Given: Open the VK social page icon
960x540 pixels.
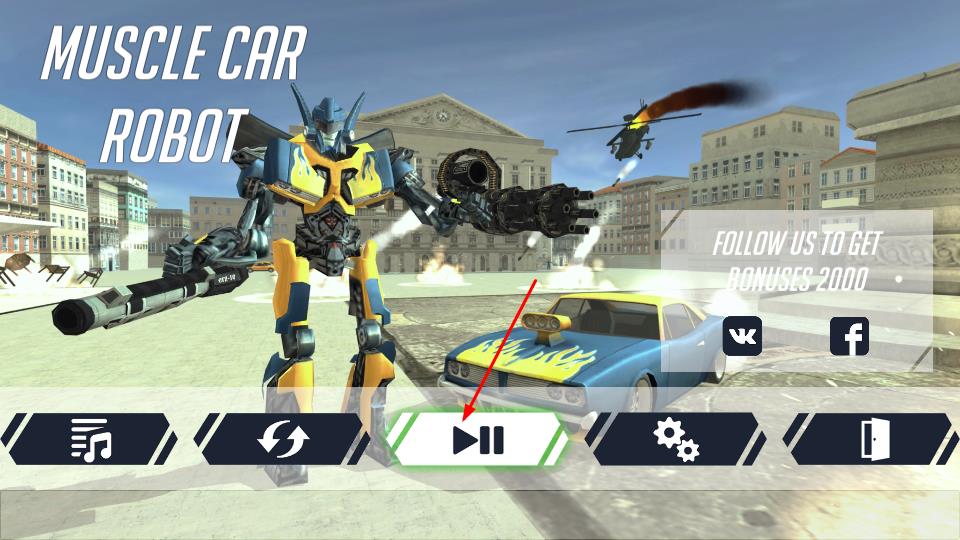Looking at the screenshot, I should coord(742,336).
